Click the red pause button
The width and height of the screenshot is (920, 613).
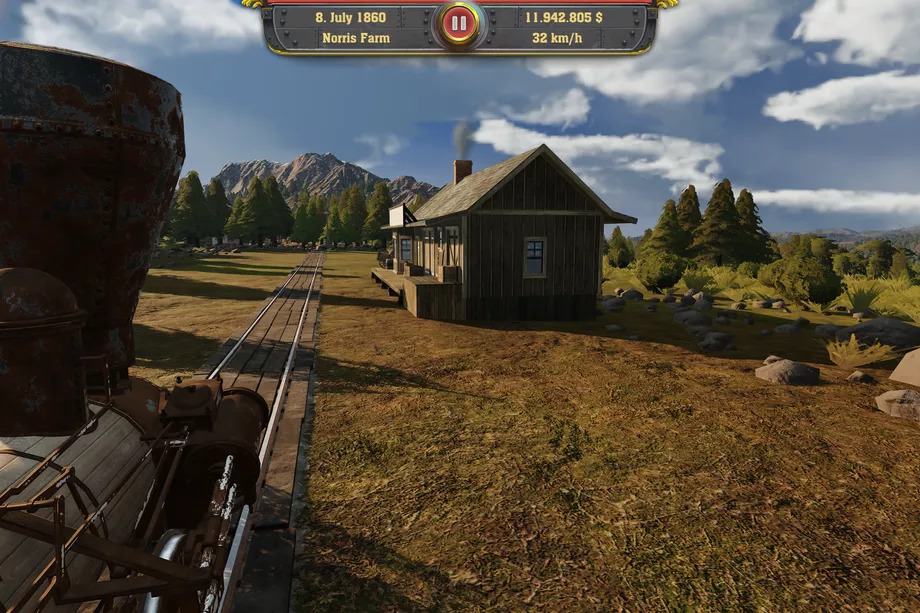pos(459,23)
